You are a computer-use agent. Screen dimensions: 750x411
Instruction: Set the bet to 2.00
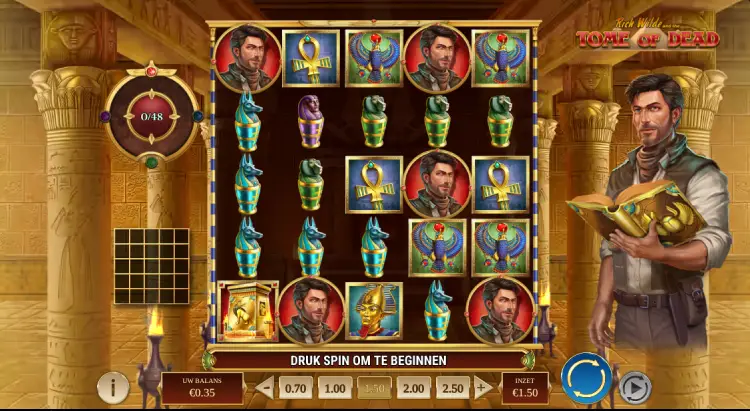pyautogui.click(x=412, y=387)
